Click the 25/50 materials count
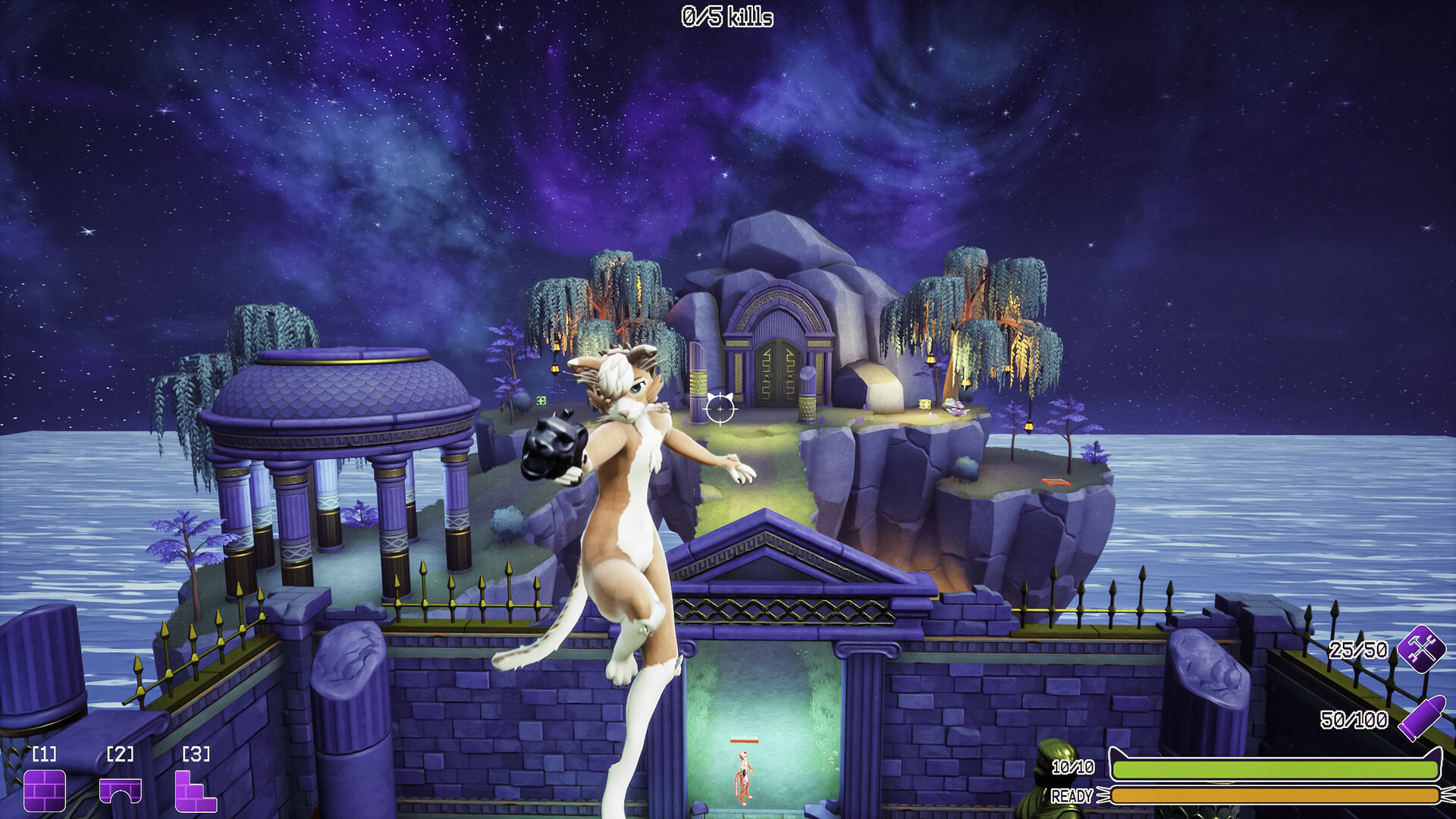This screenshot has width=1456, height=819. (x=1357, y=651)
